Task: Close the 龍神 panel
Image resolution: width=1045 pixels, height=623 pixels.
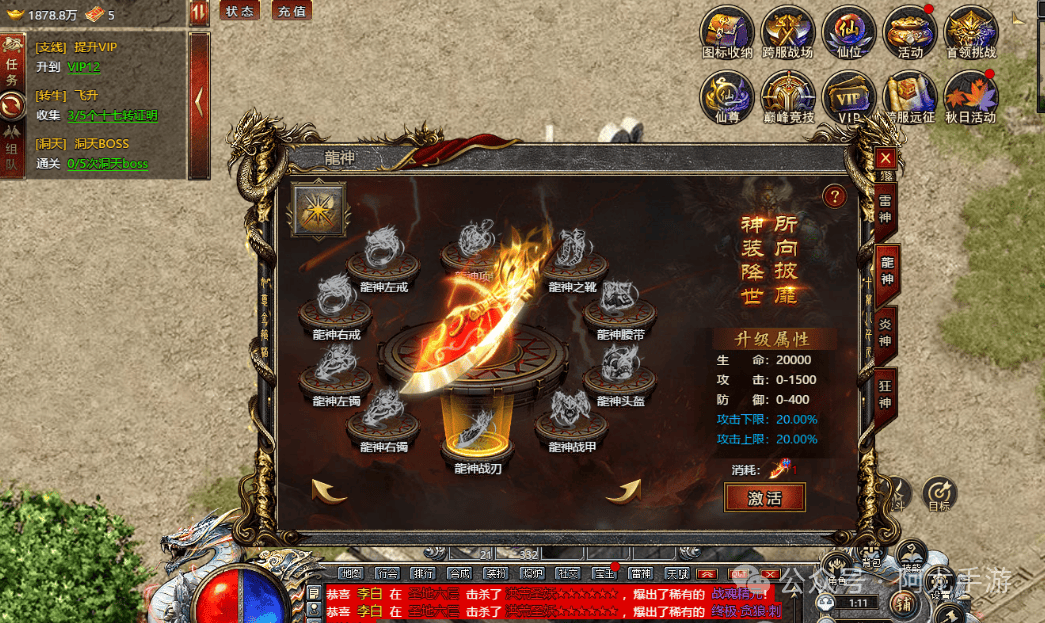Action: (885, 158)
